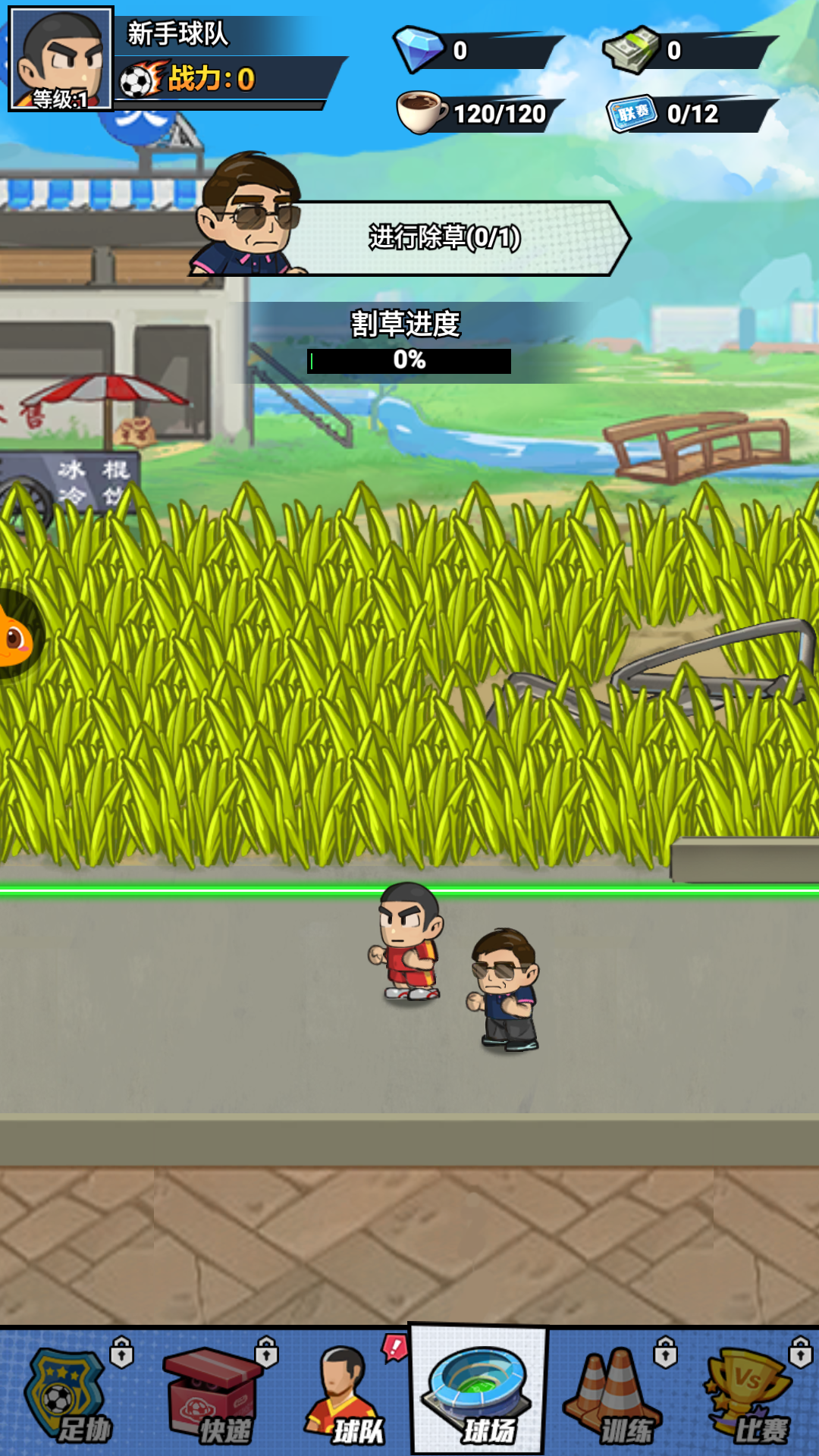This screenshot has height=1456, width=819.
Task: Open the weeding quest banner
Action: tap(444, 238)
